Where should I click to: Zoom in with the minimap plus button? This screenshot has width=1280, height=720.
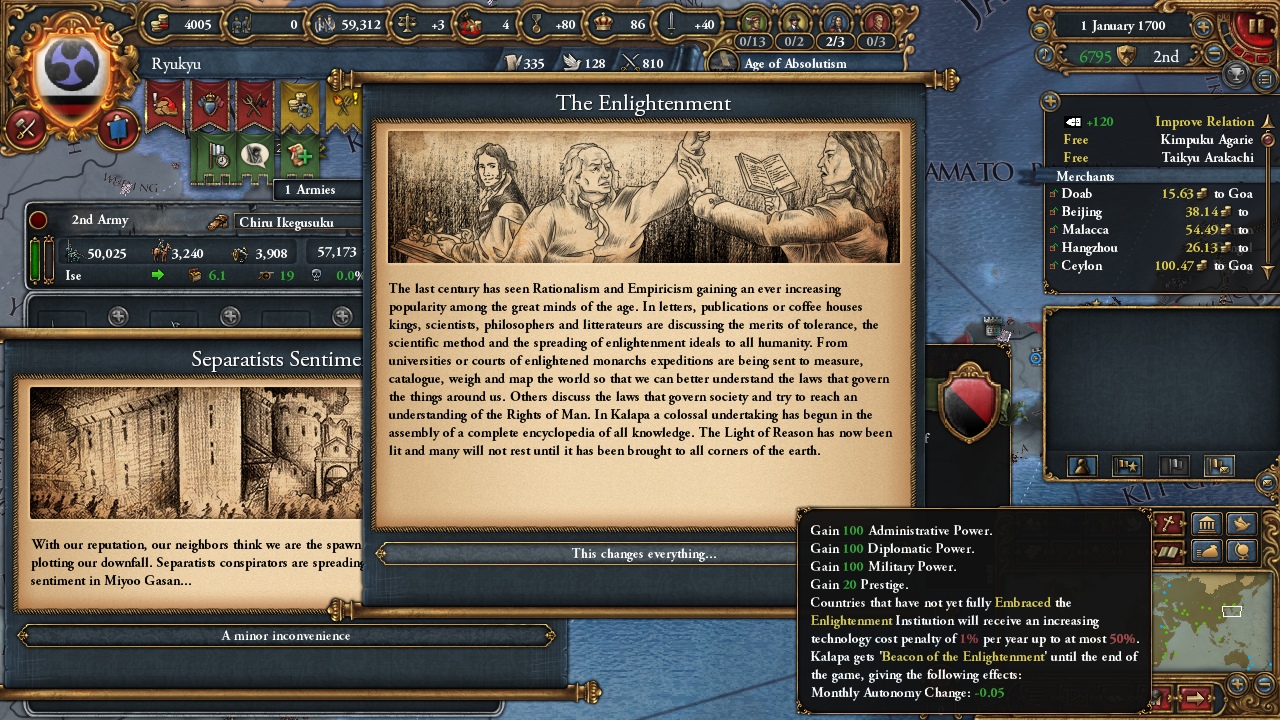[x=1238, y=684]
